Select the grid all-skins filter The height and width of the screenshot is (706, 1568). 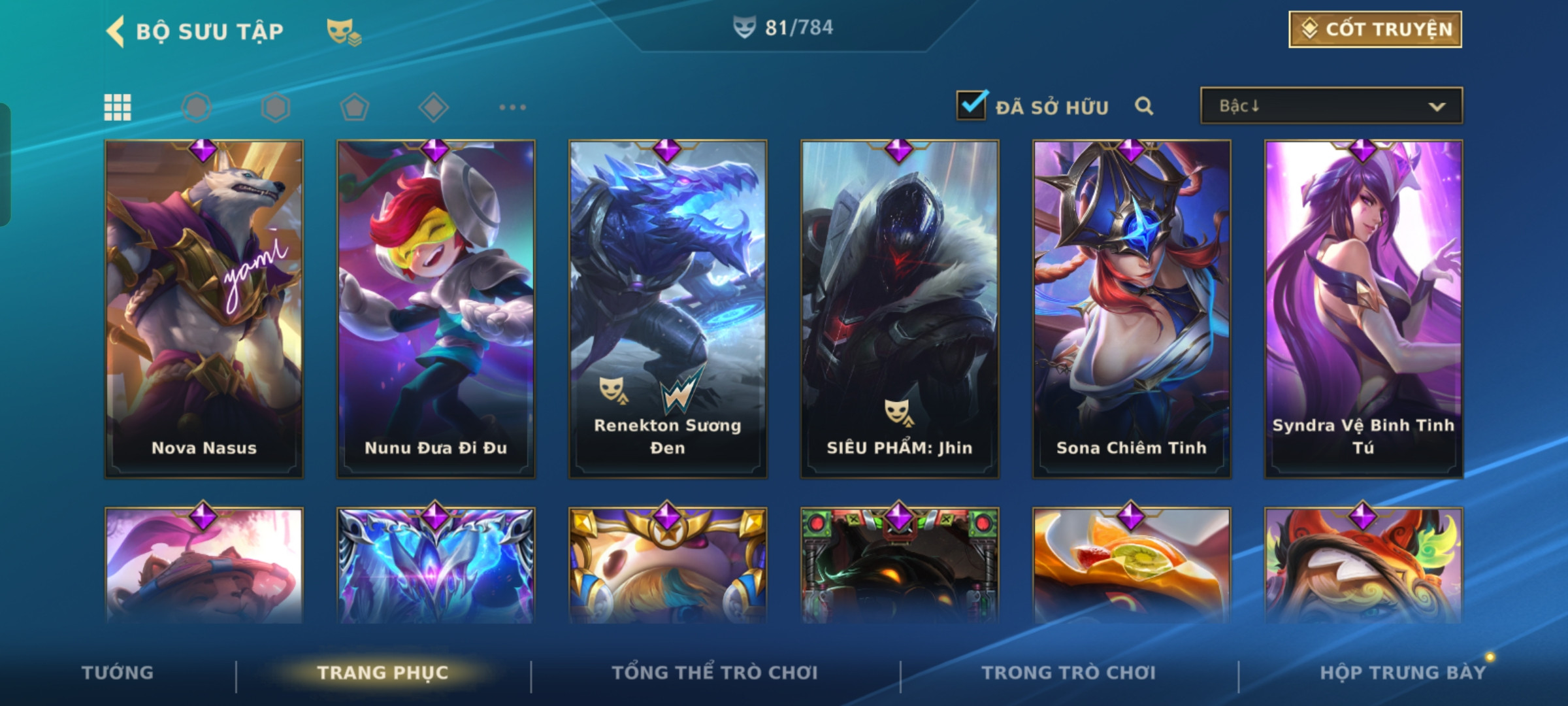(118, 107)
